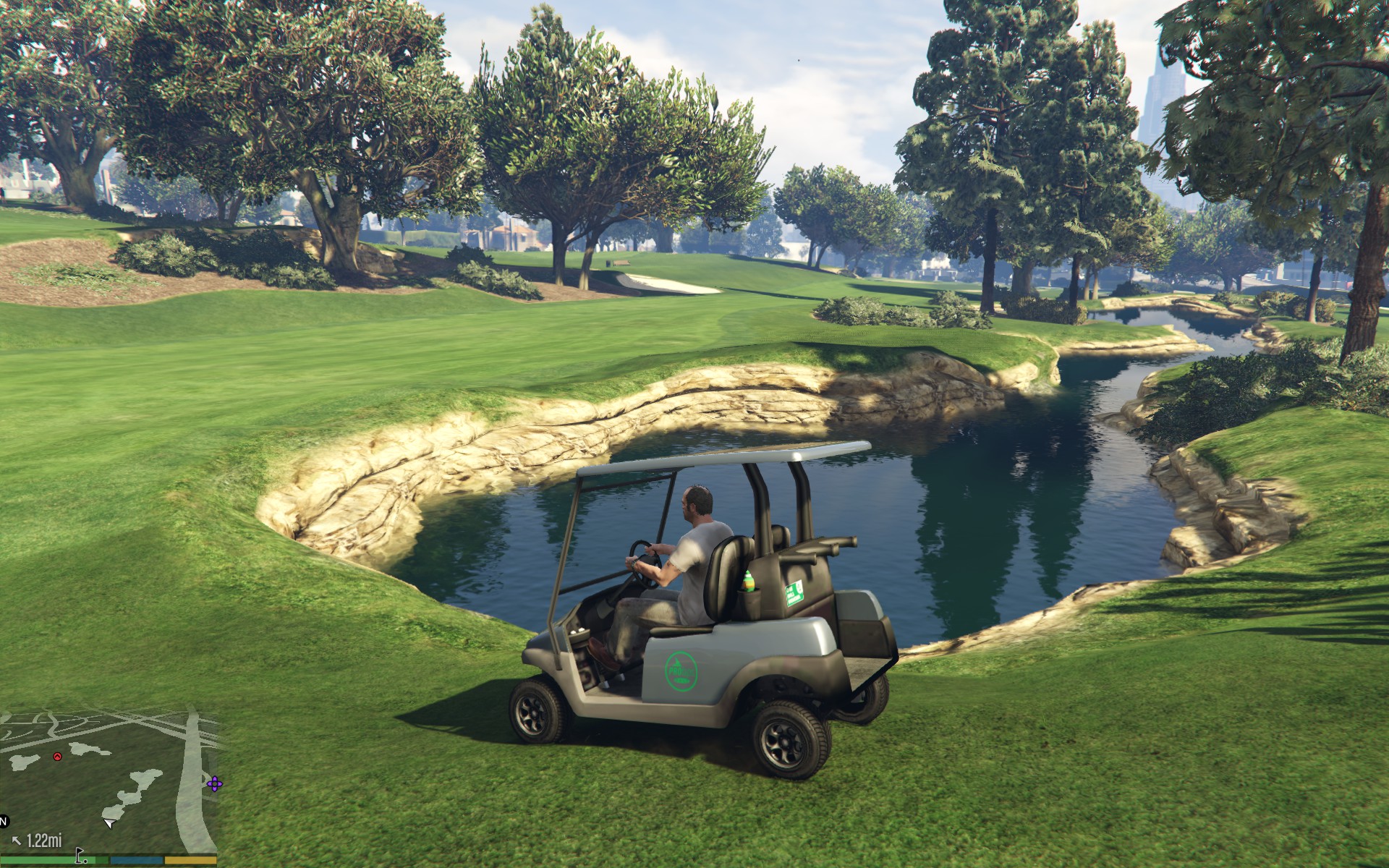
Task: Click the white player arrow on the minimap
Action: click(x=109, y=822)
